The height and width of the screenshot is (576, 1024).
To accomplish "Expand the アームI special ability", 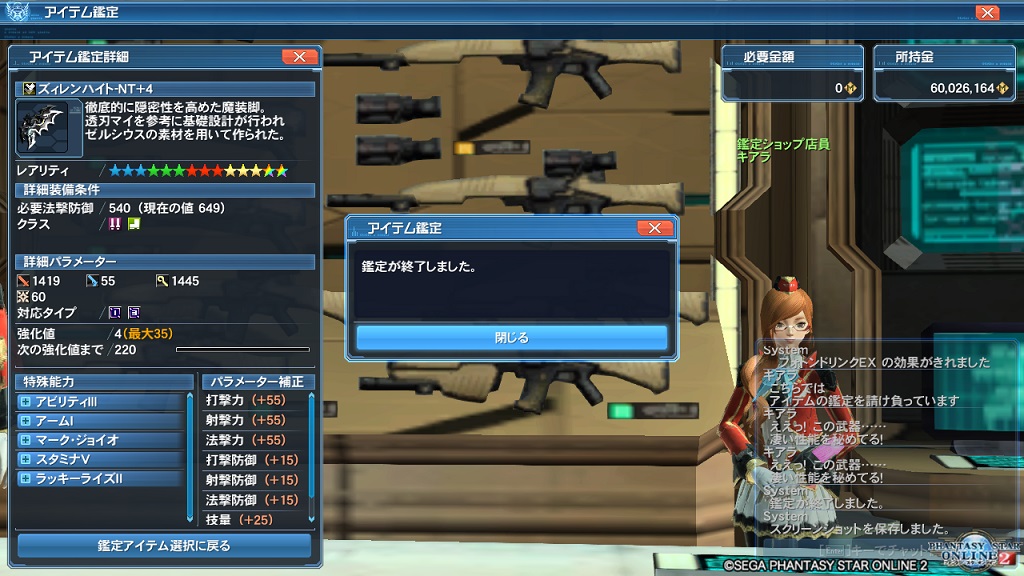I will 25,421.
